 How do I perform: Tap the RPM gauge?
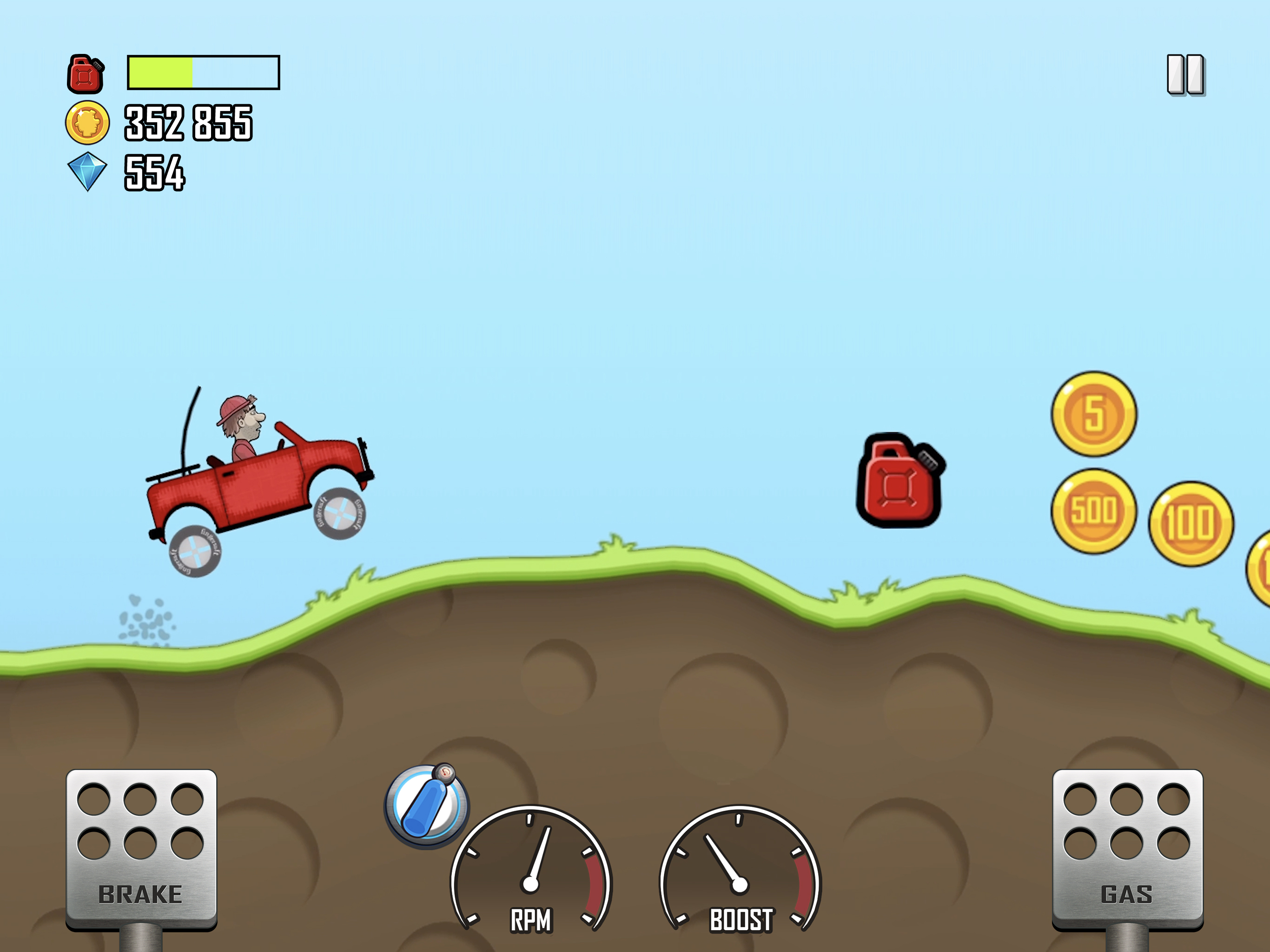(531, 861)
